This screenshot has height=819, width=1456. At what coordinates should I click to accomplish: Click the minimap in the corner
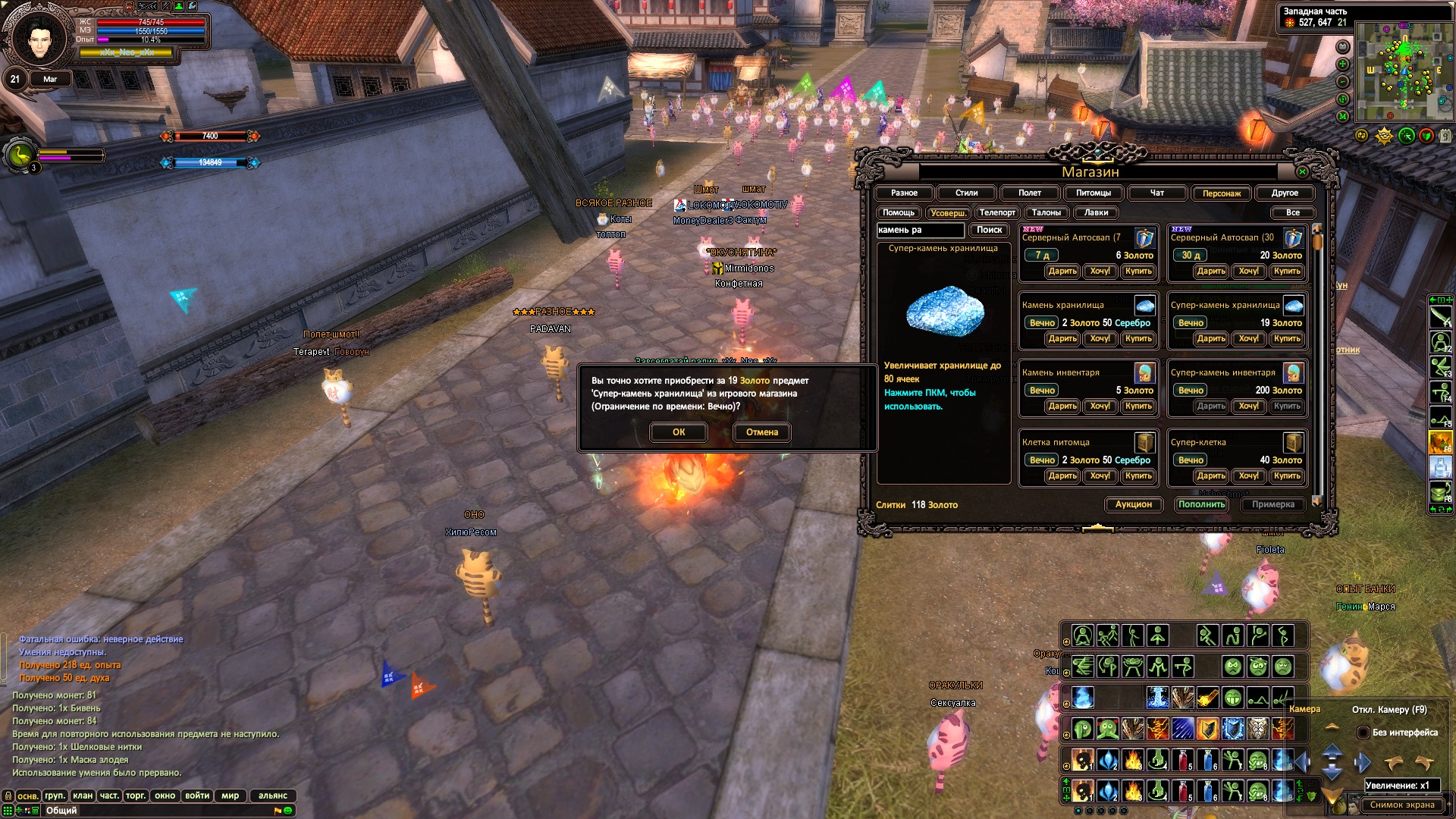click(x=1403, y=72)
